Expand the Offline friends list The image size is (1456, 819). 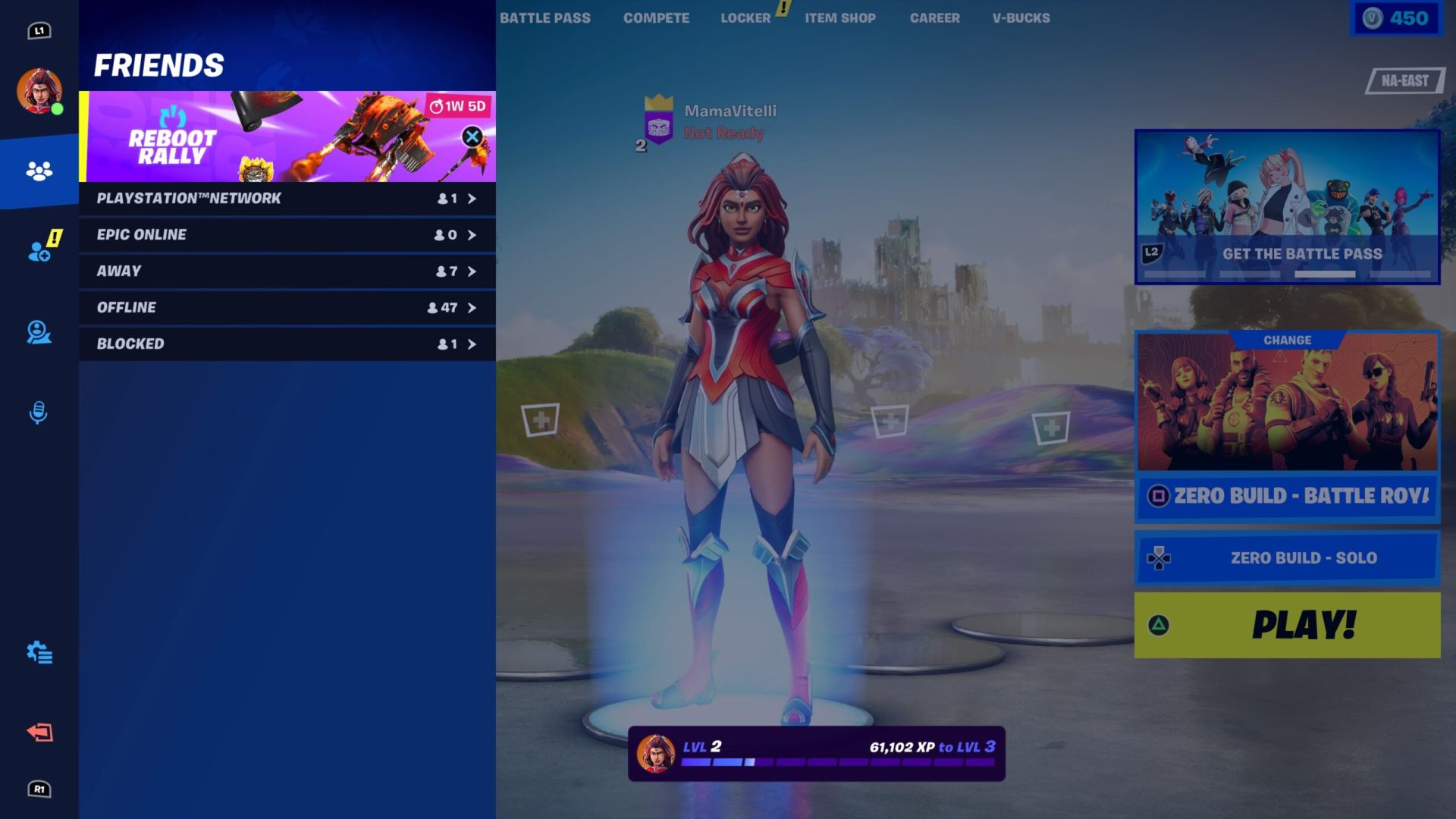click(x=284, y=308)
